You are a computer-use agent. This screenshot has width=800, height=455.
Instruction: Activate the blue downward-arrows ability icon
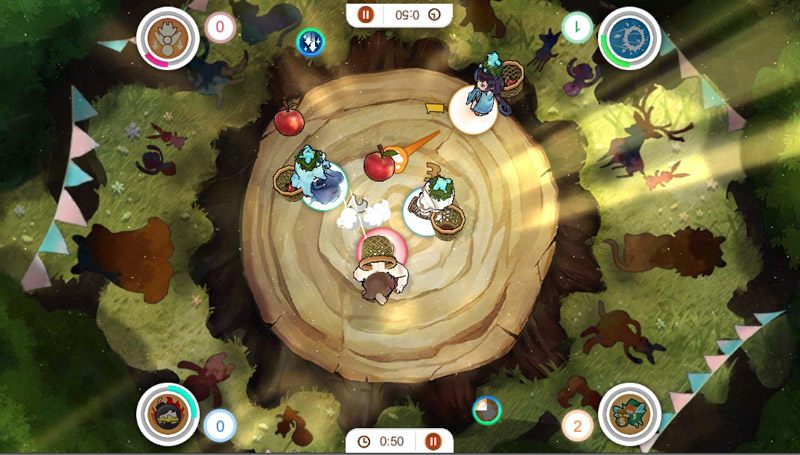click(311, 42)
